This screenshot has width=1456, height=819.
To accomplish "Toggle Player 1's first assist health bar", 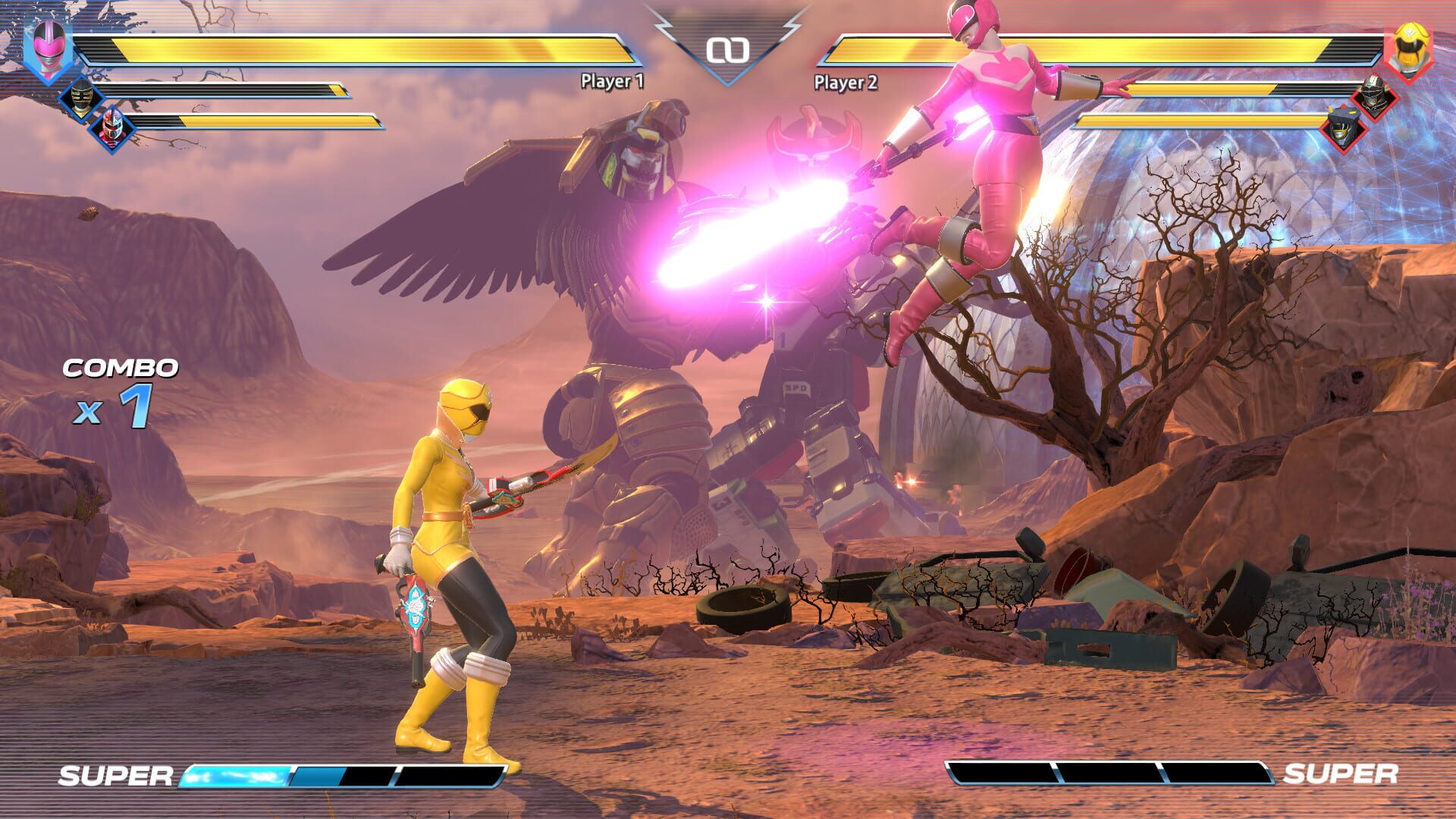I will (x=227, y=91).
